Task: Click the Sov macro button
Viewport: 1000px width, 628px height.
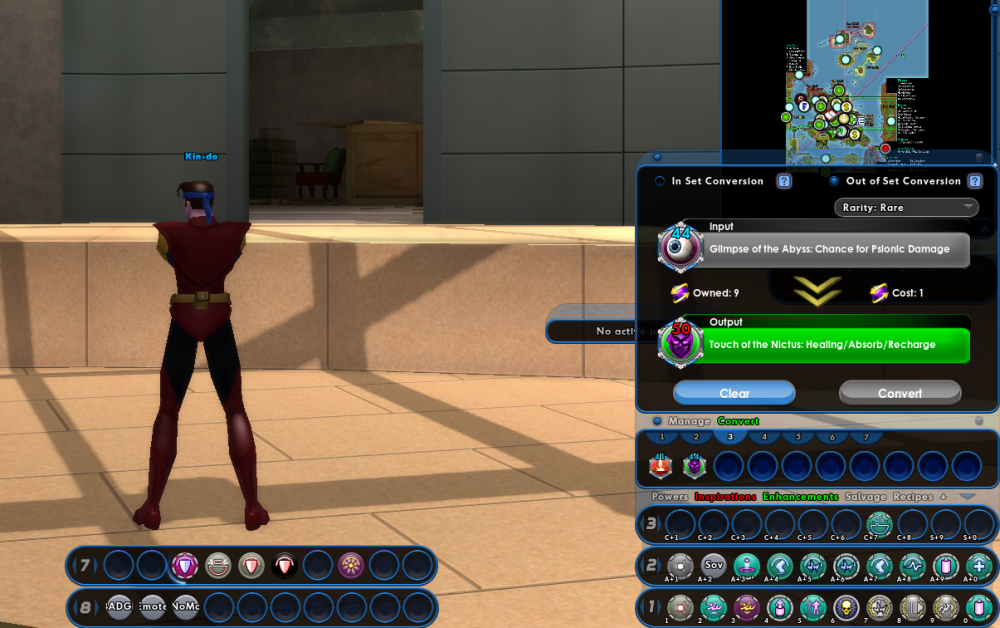Action: 713,566
